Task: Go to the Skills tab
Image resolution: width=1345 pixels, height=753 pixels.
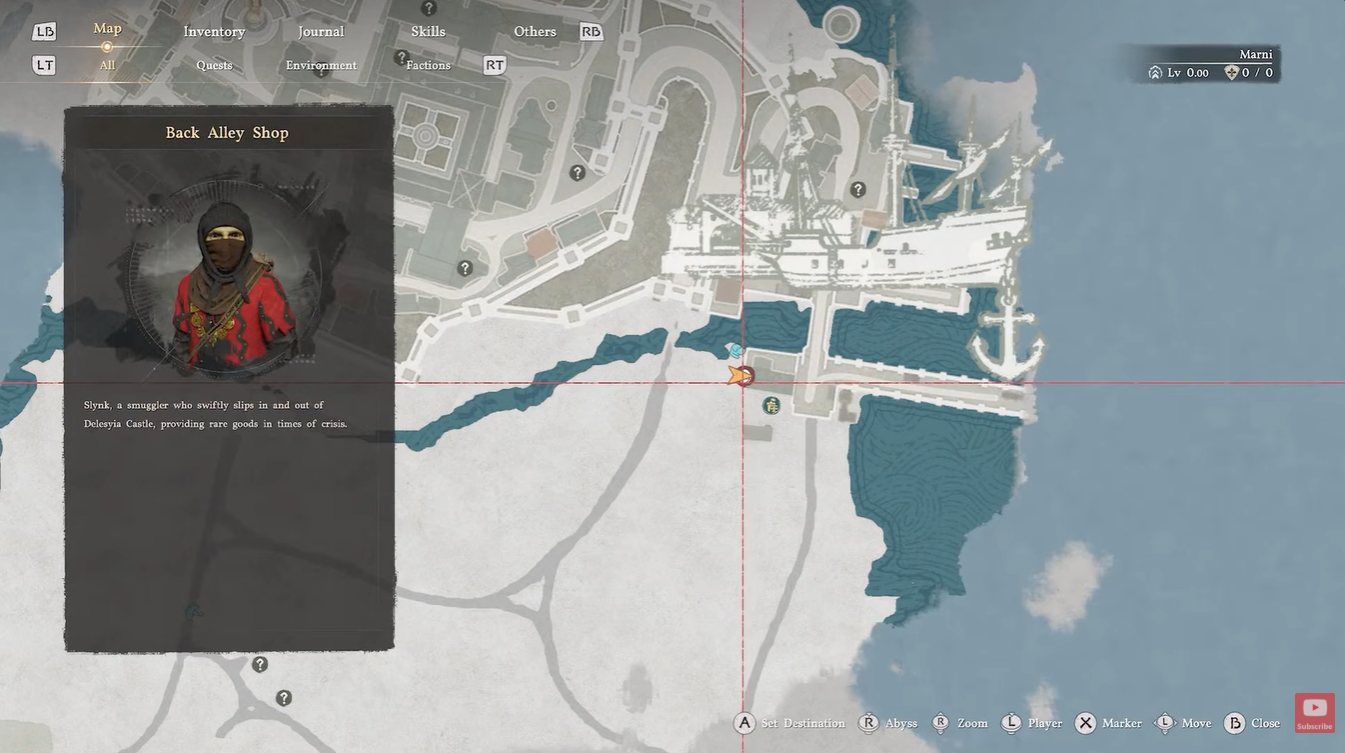Action: [428, 32]
